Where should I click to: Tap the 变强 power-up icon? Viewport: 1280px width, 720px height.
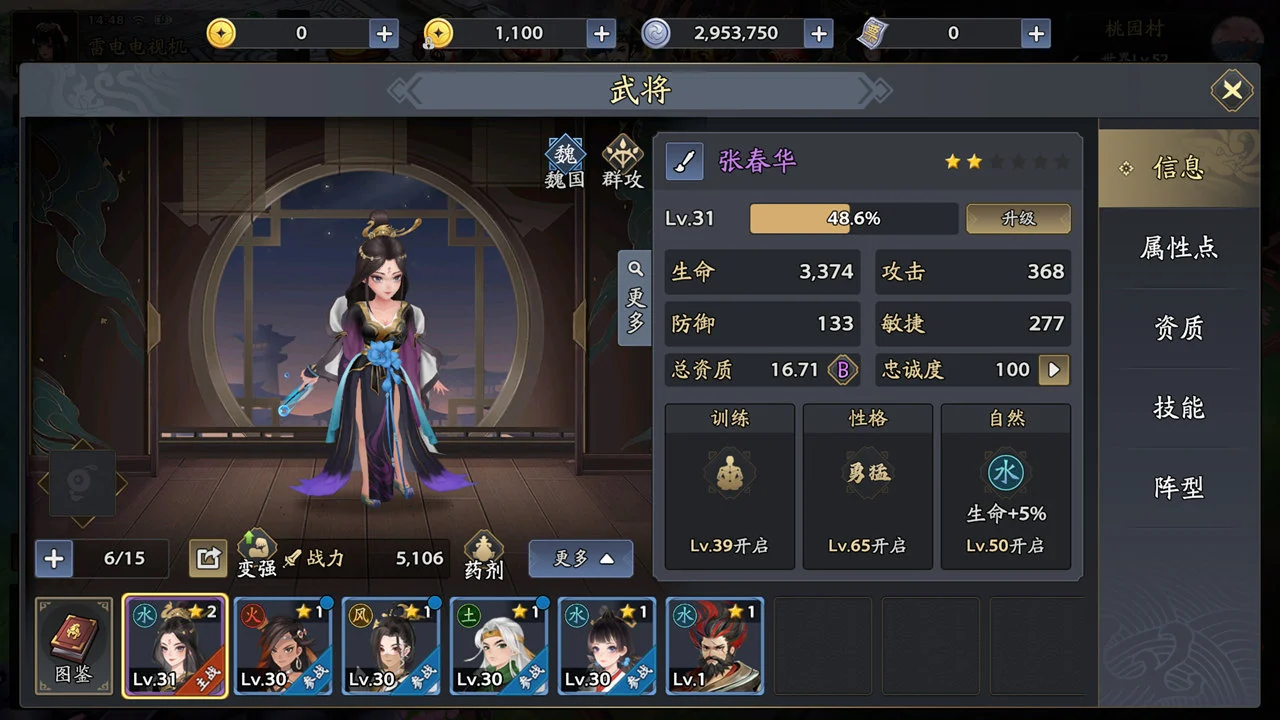point(257,554)
